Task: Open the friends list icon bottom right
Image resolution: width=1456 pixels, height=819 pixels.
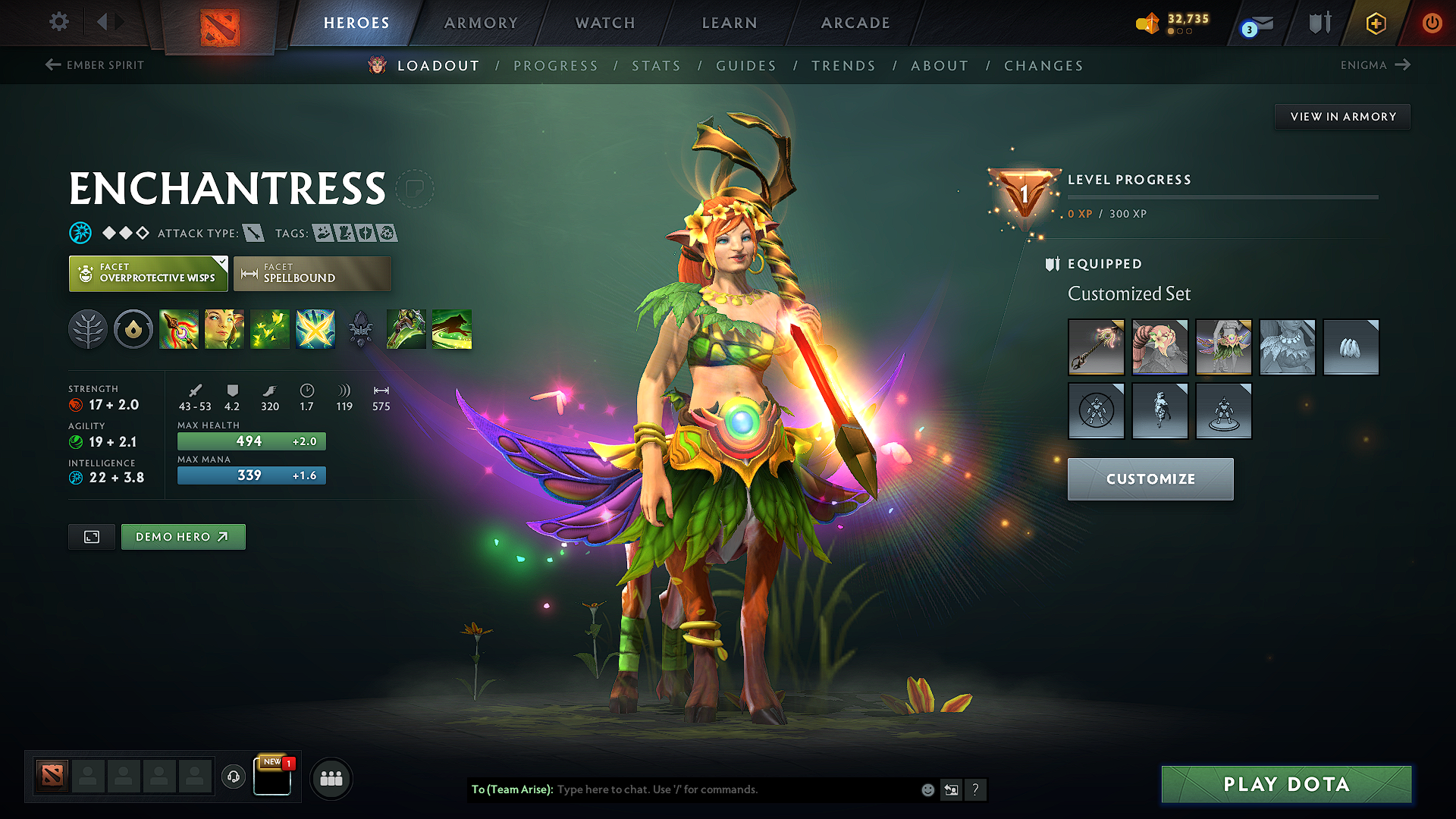Action: click(331, 777)
